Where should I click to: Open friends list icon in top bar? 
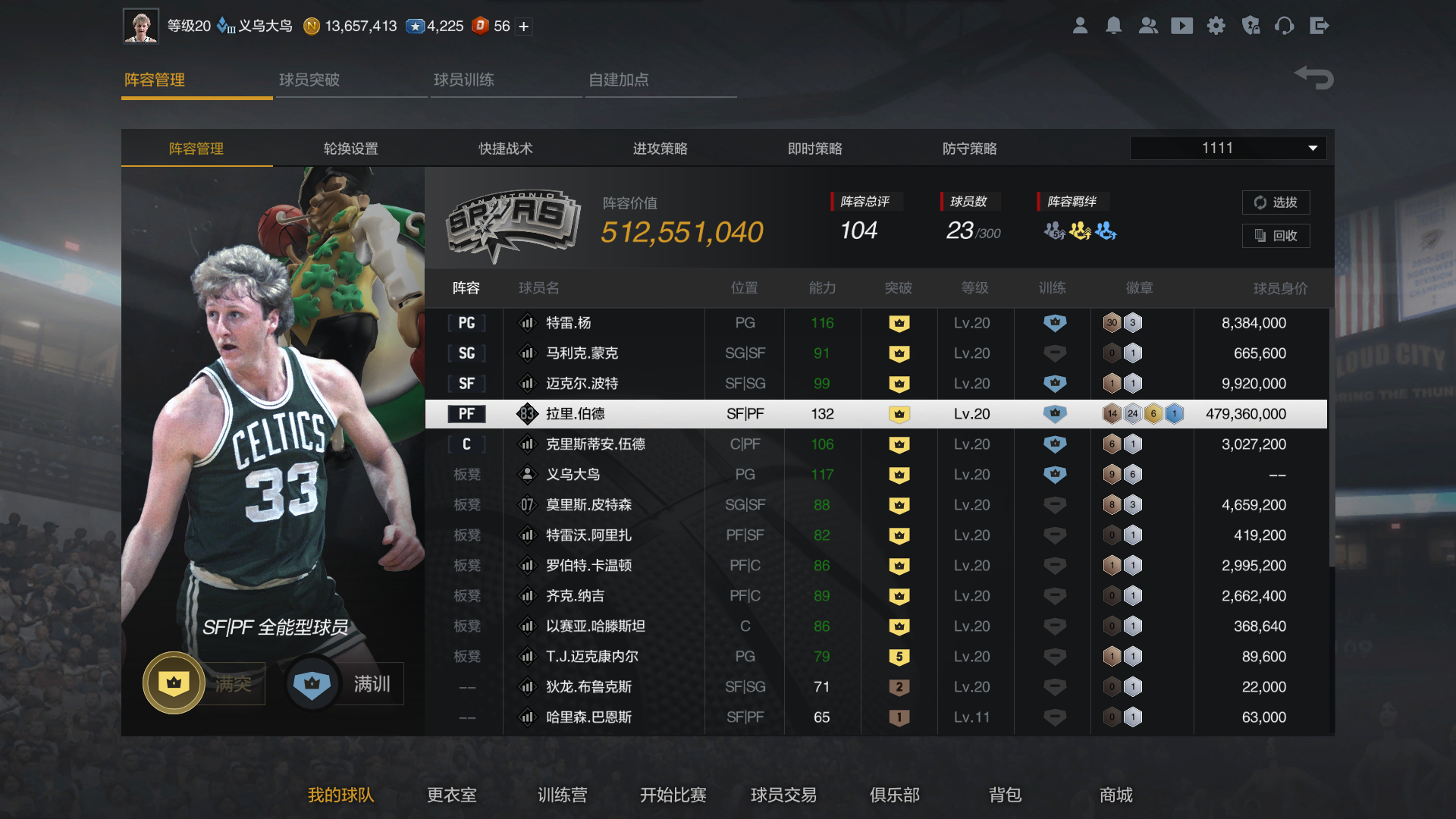pyautogui.click(x=1148, y=25)
